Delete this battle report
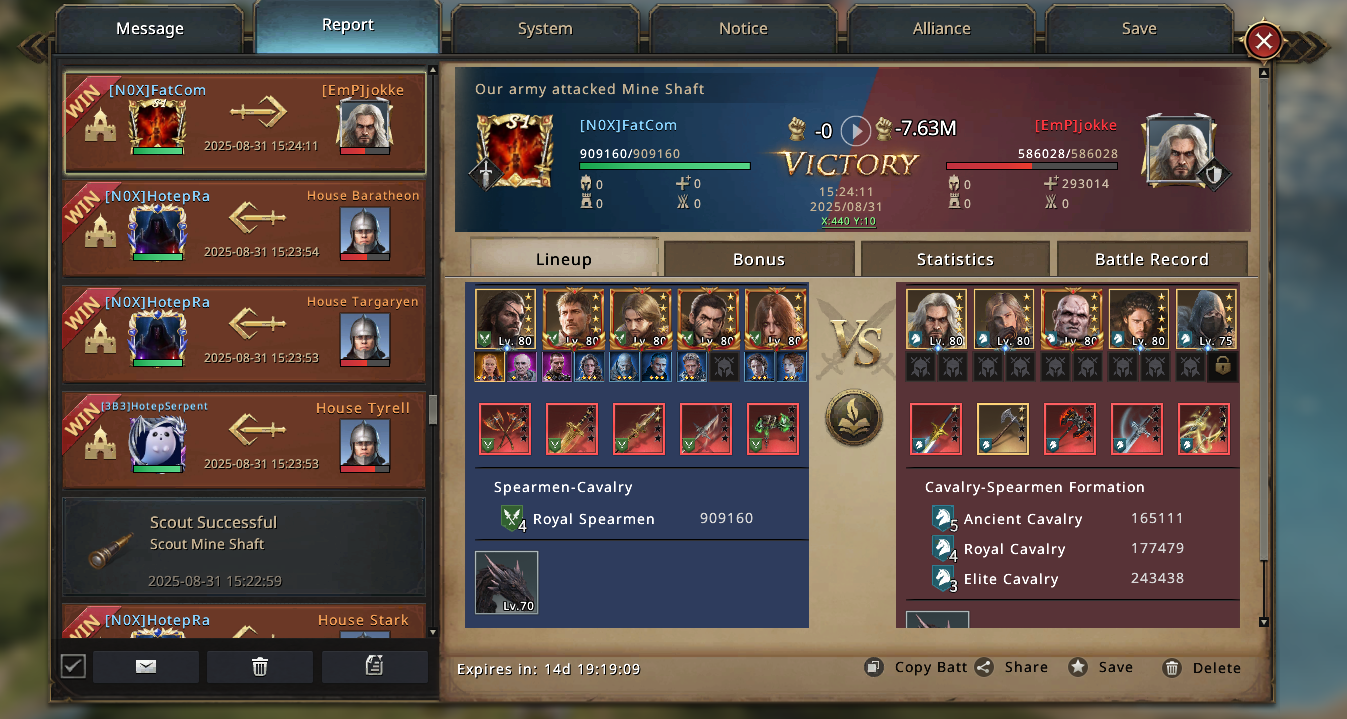This screenshot has width=1347, height=719. pos(1202,668)
